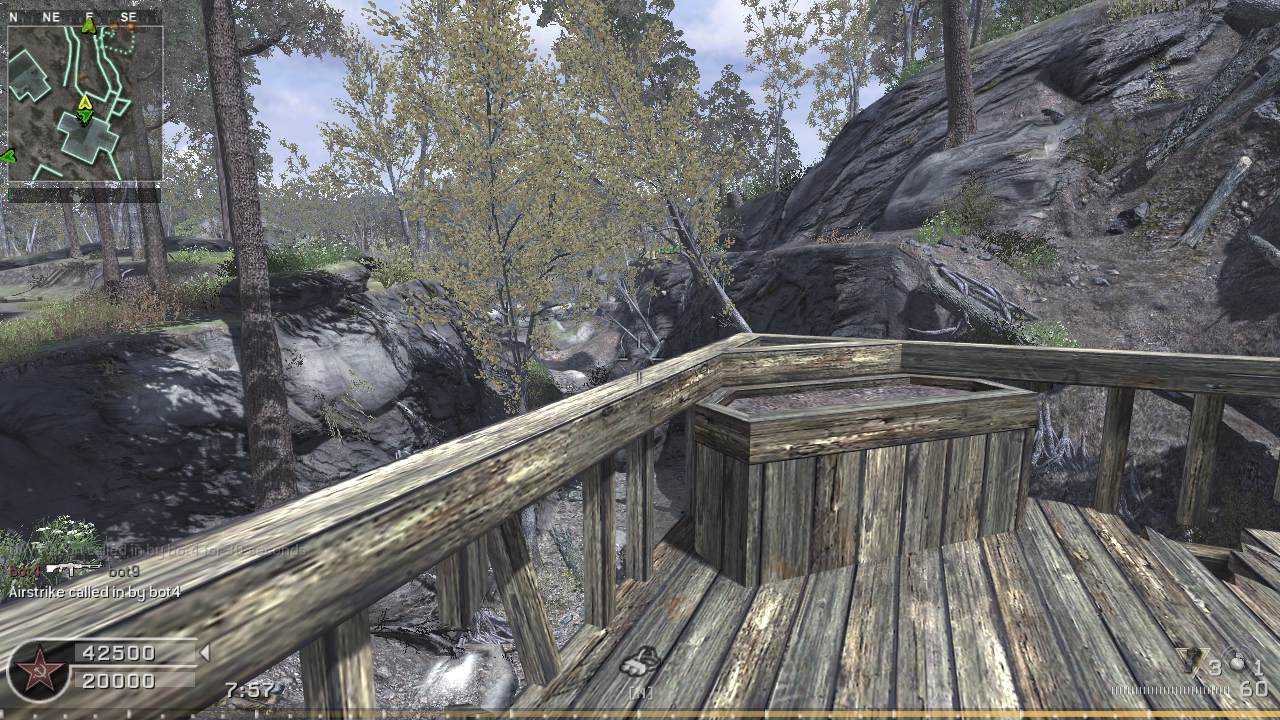Click the minimap in the corner
This screenshot has height=720, width=1280.
(x=84, y=103)
